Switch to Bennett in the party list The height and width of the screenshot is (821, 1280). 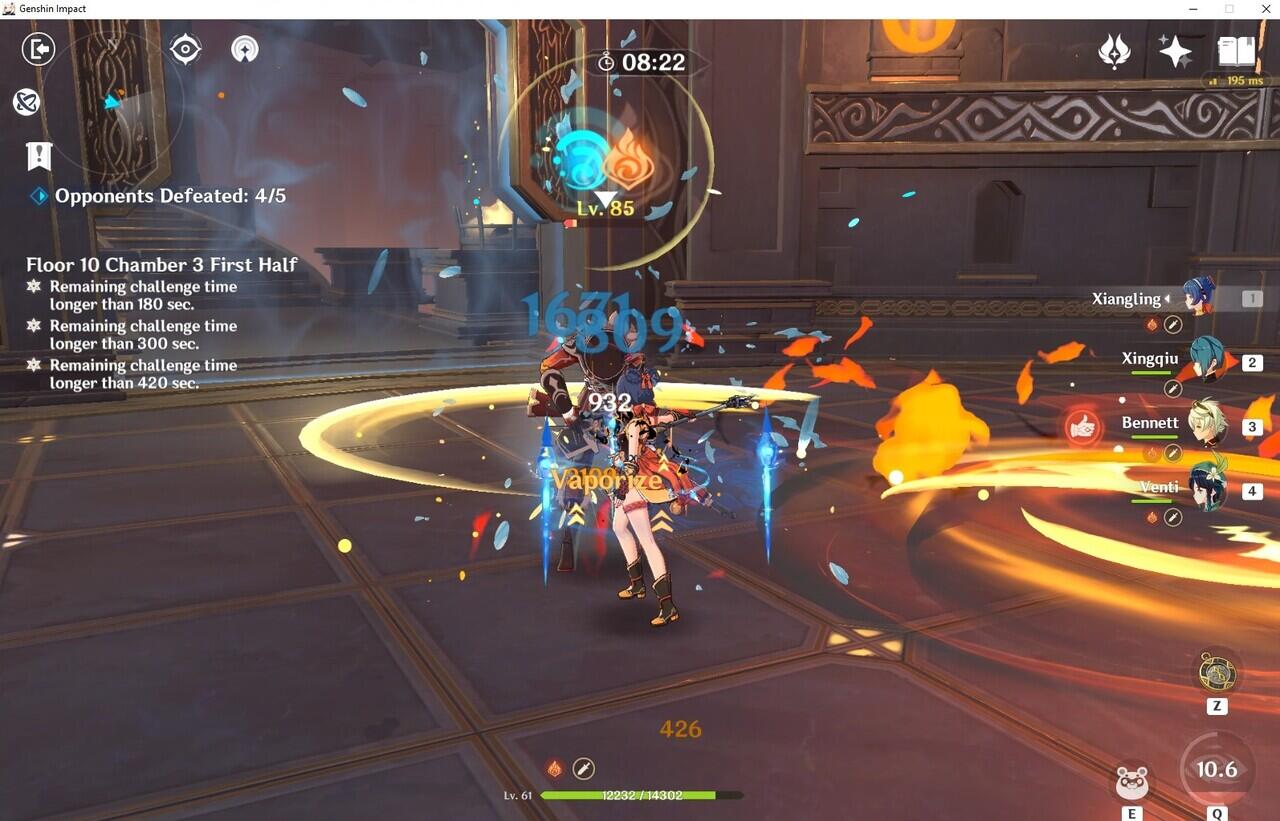[1206, 425]
